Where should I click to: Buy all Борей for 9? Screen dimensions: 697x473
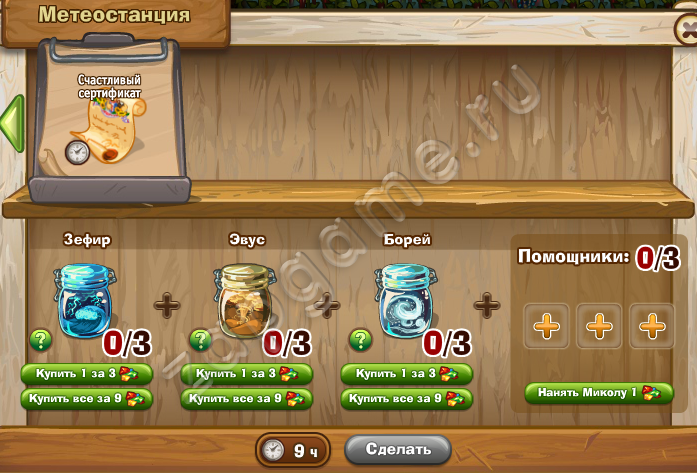pyautogui.click(x=406, y=399)
